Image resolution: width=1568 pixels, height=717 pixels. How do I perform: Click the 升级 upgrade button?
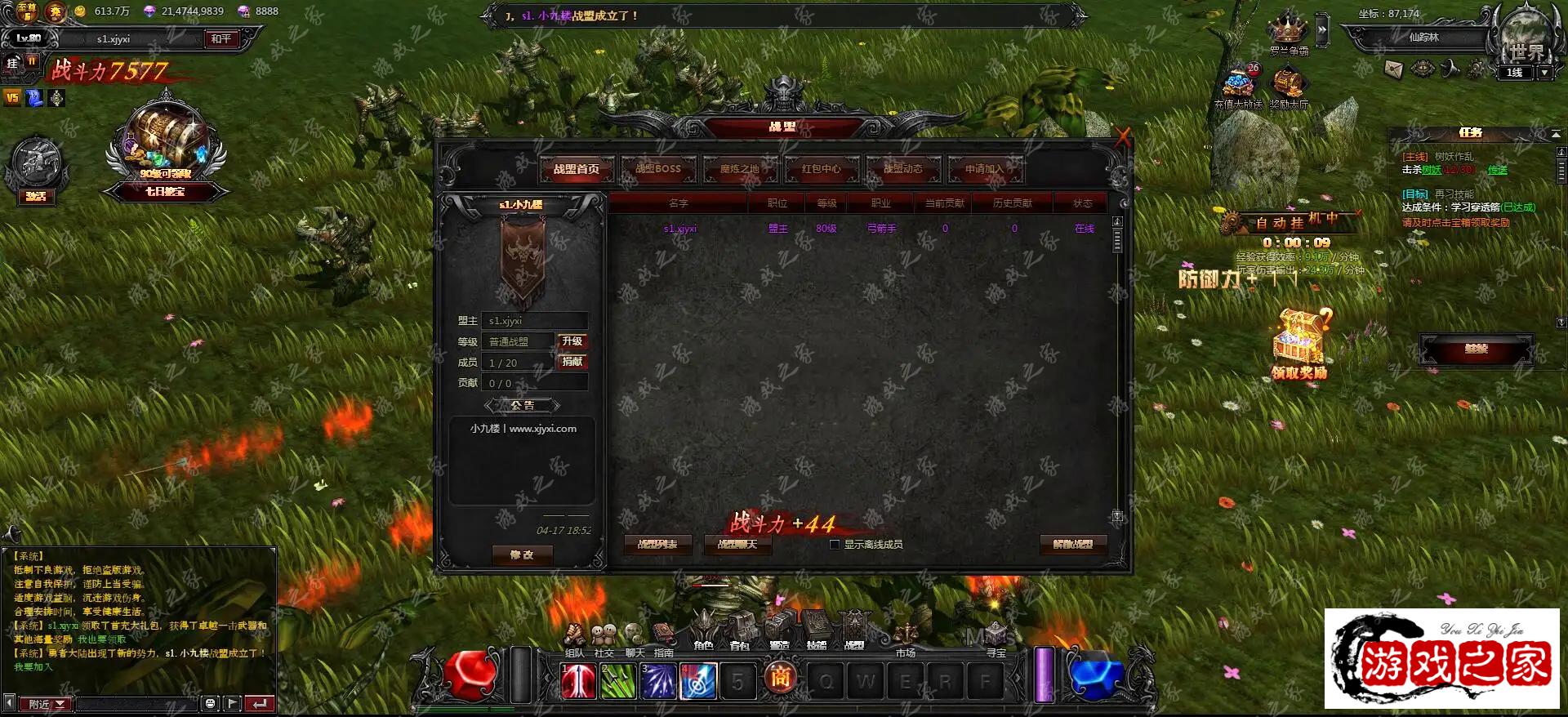(x=572, y=341)
